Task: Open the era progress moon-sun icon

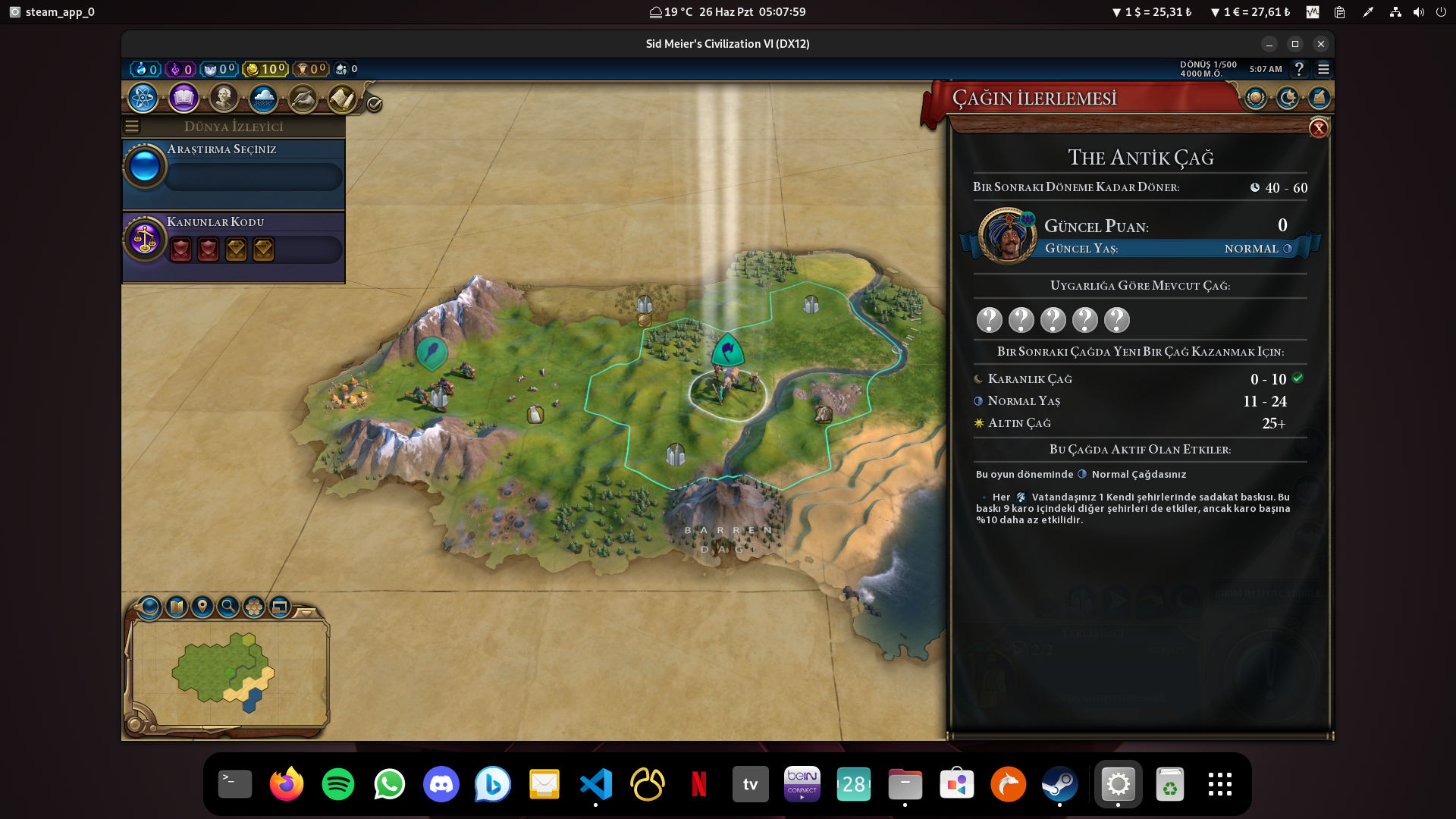Action: click(1288, 98)
